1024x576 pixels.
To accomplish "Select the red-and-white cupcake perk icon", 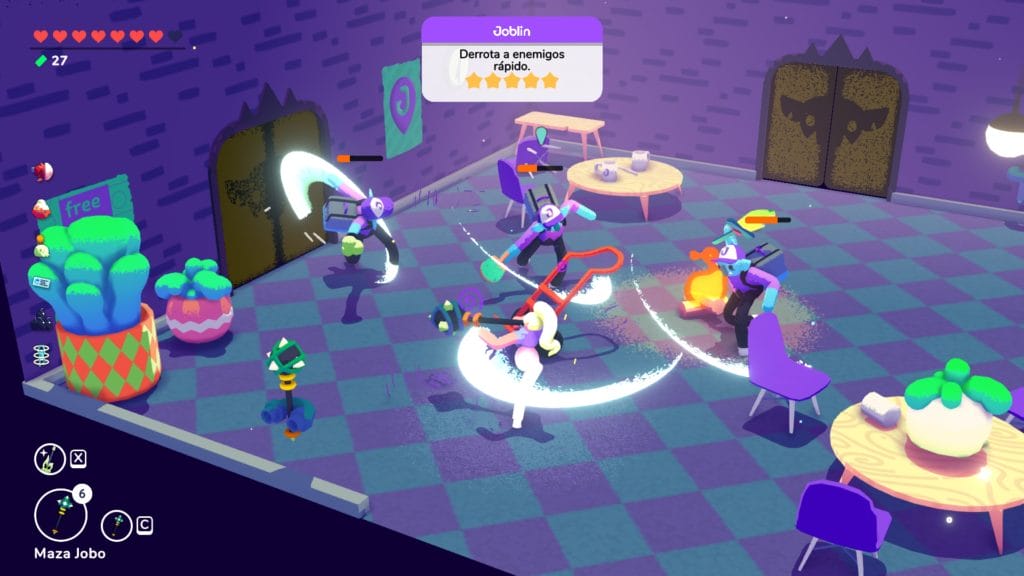I will point(41,208).
